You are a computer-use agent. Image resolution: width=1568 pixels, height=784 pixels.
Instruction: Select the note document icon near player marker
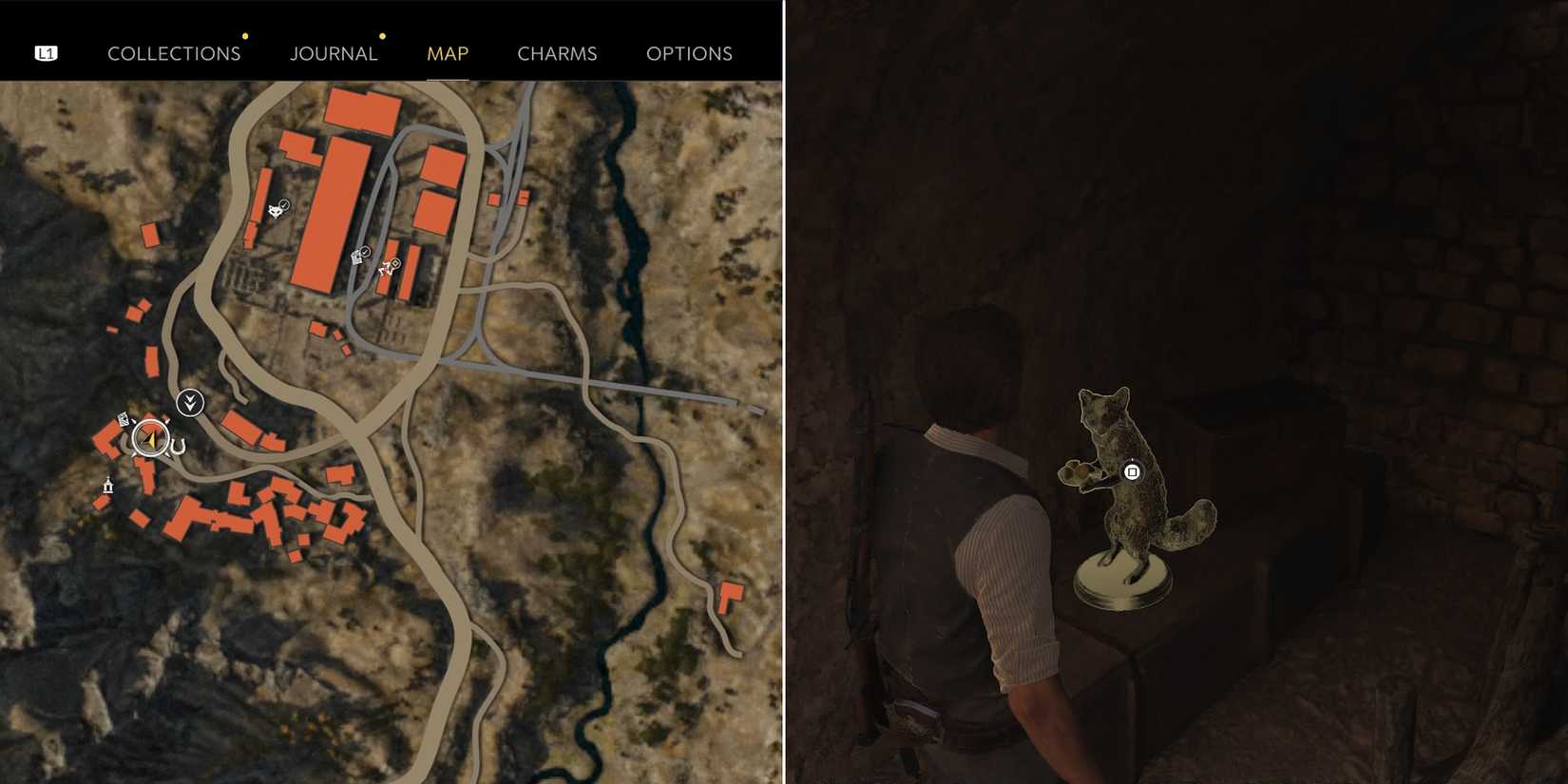tap(123, 419)
